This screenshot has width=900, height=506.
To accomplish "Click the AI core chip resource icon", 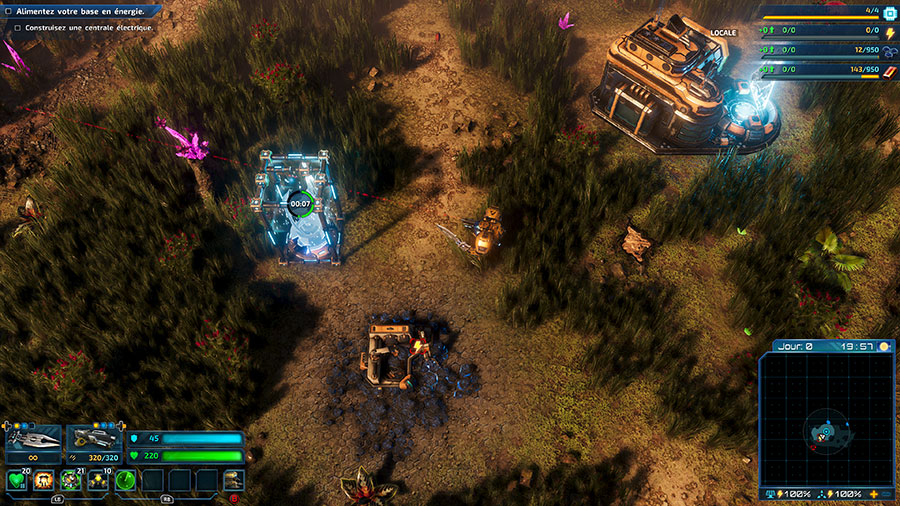I will (x=889, y=13).
